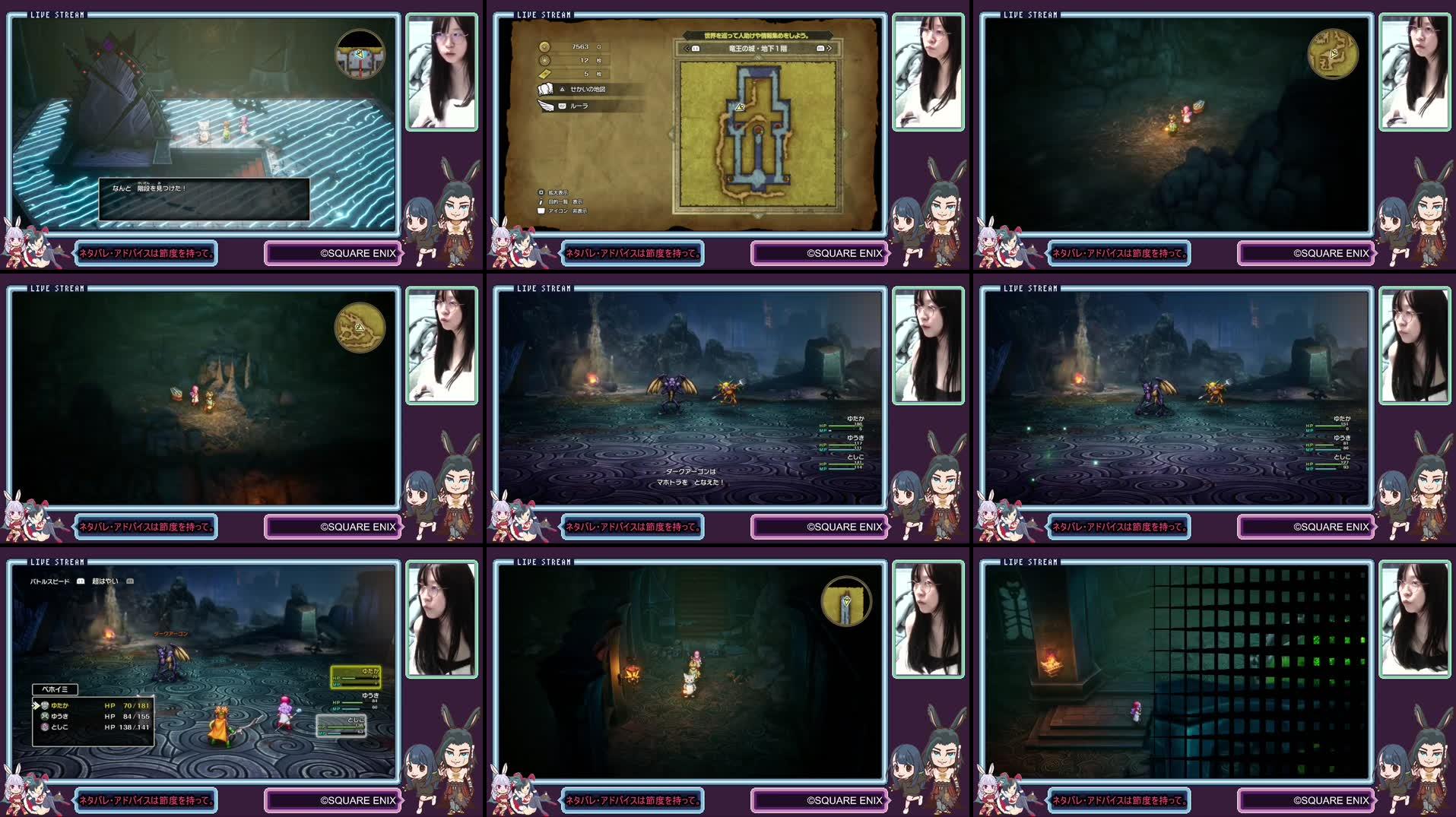Click the 拡大表示 magnify icon on the map
Image resolution: width=1456 pixels, height=817 pixels.
(x=541, y=194)
